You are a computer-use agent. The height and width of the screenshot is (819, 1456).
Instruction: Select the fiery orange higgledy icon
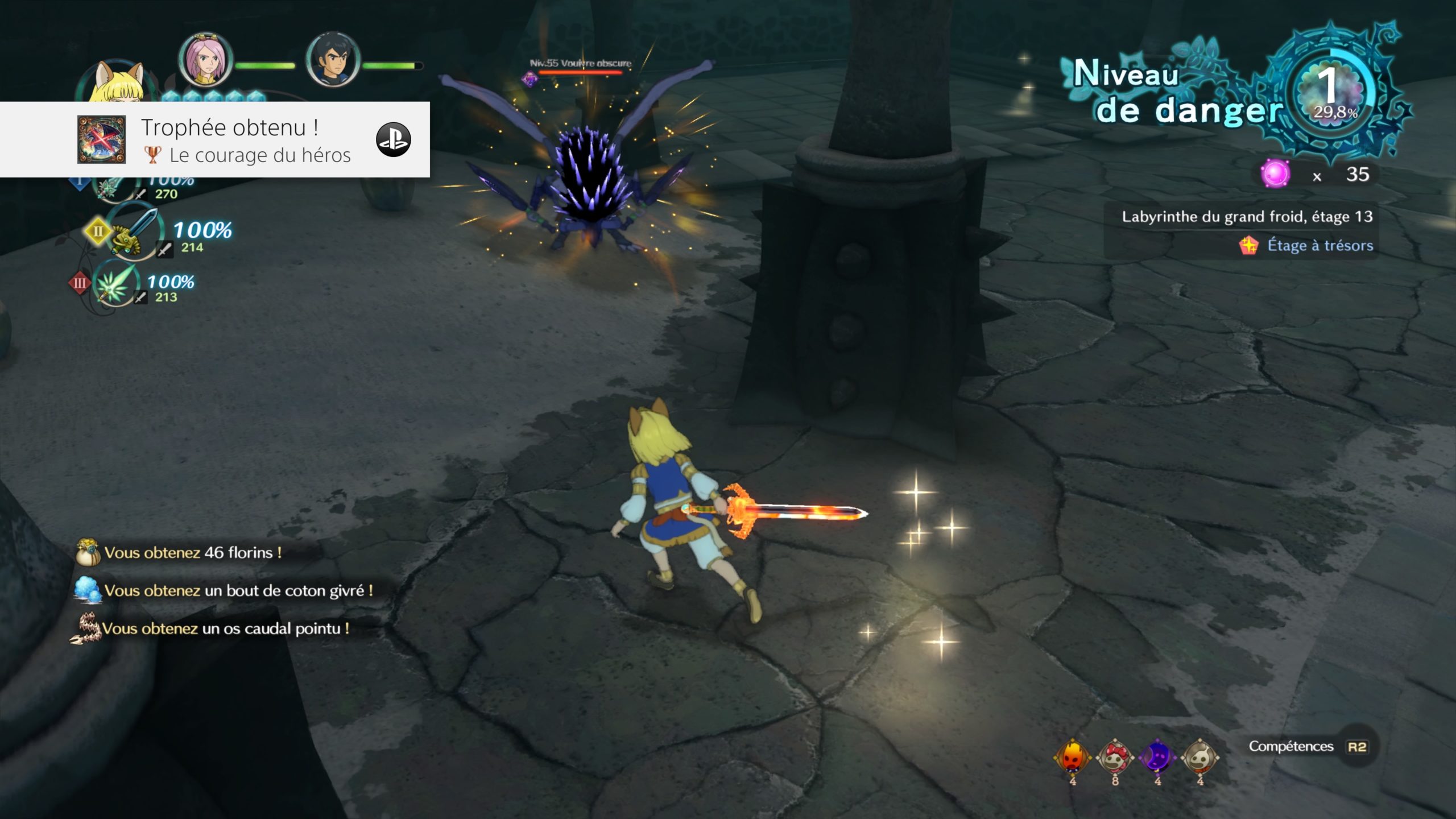pyautogui.click(x=1072, y=757)
